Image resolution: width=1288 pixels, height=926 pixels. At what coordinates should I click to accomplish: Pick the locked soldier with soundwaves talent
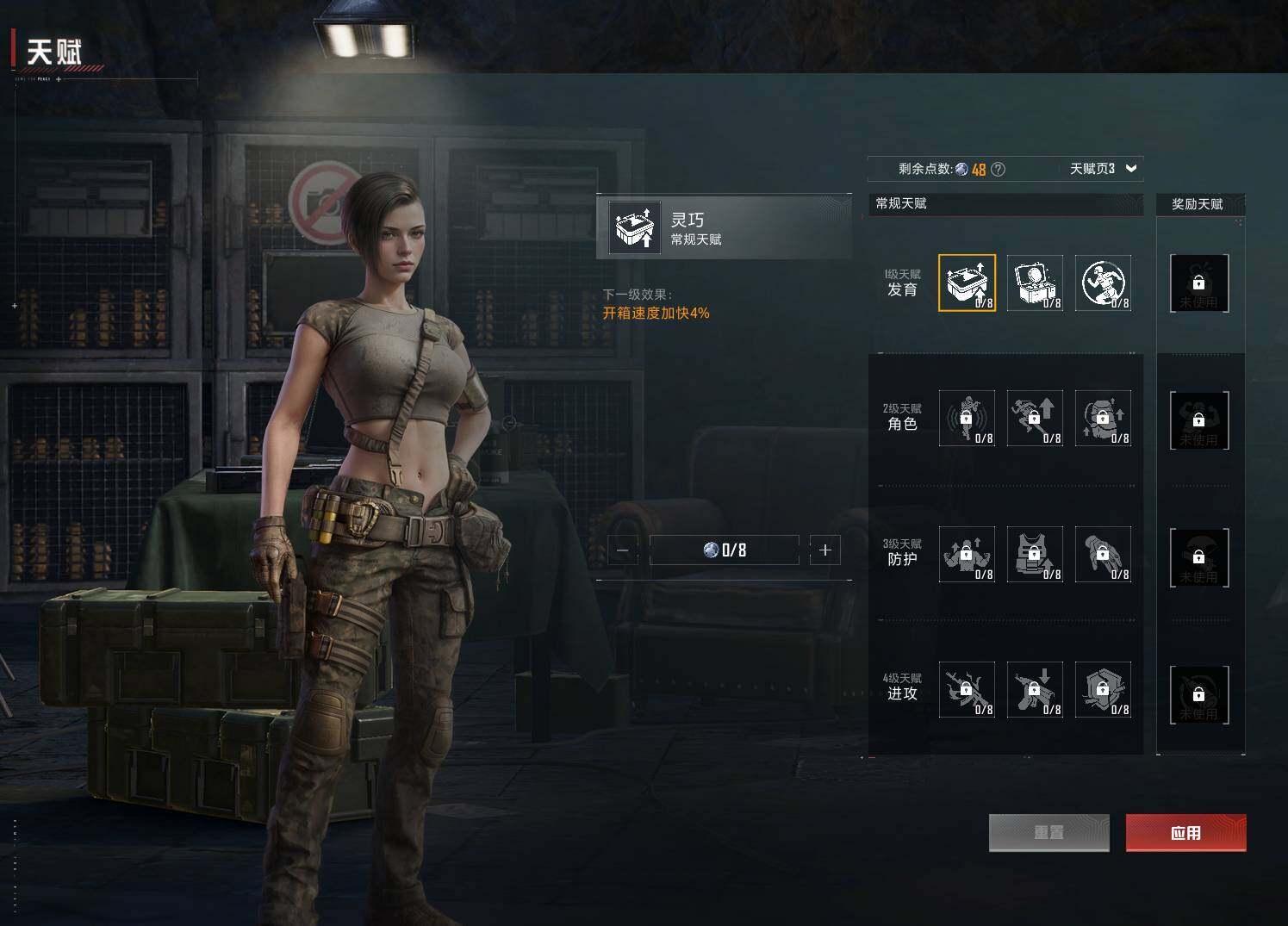967,419
